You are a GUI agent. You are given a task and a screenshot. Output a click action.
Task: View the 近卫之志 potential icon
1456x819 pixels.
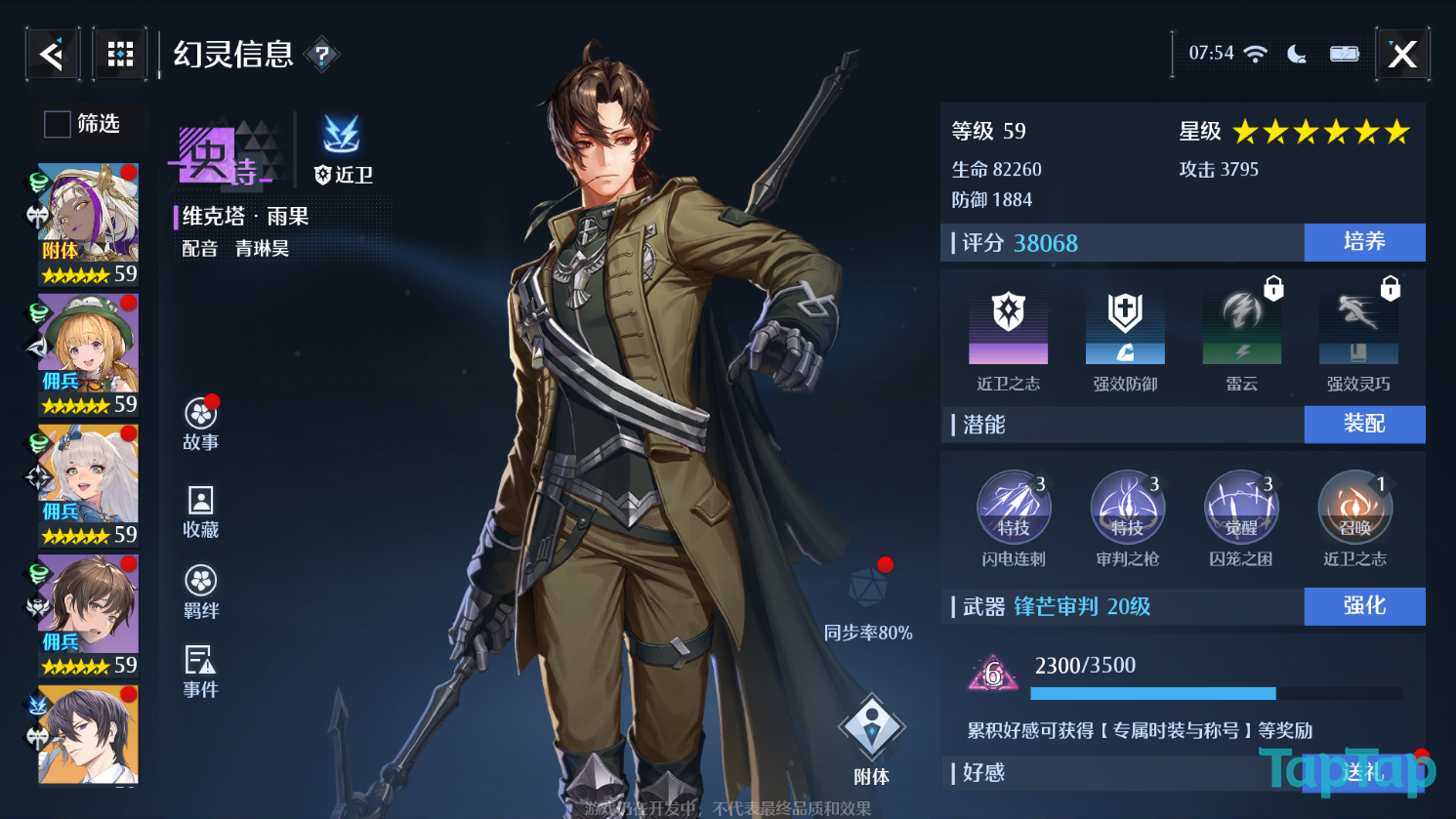[1009, 328]
